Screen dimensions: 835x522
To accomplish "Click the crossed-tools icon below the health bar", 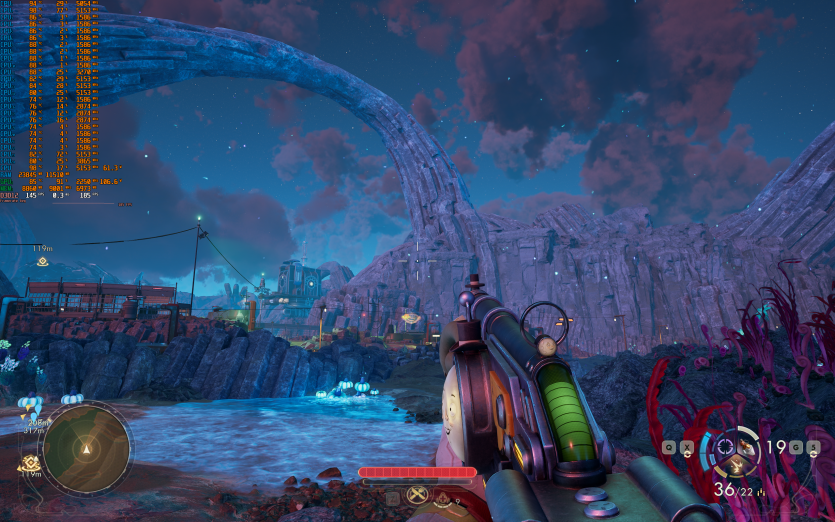I will [417, 494].
